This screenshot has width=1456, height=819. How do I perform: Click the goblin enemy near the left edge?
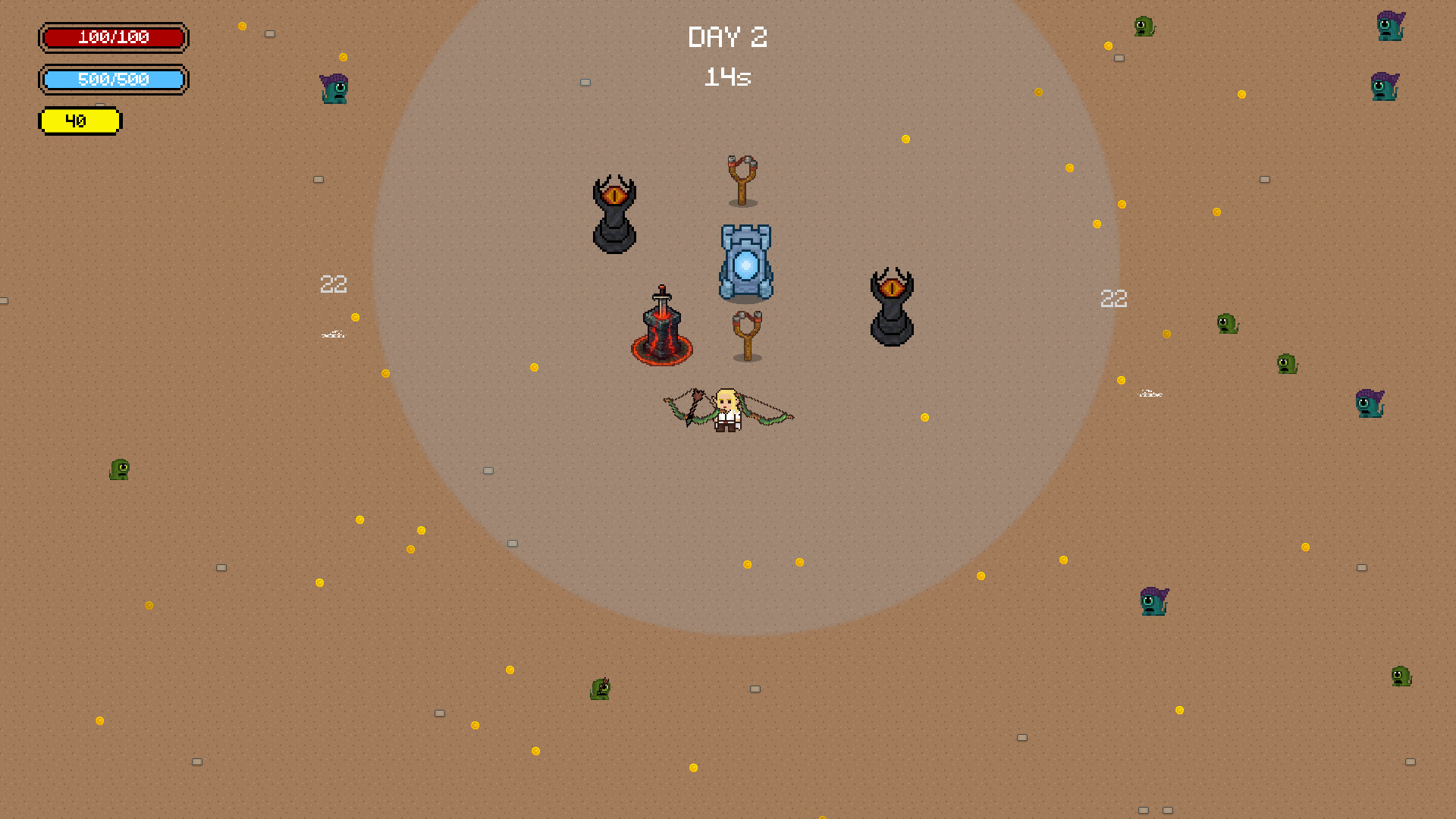coord(119,469)
